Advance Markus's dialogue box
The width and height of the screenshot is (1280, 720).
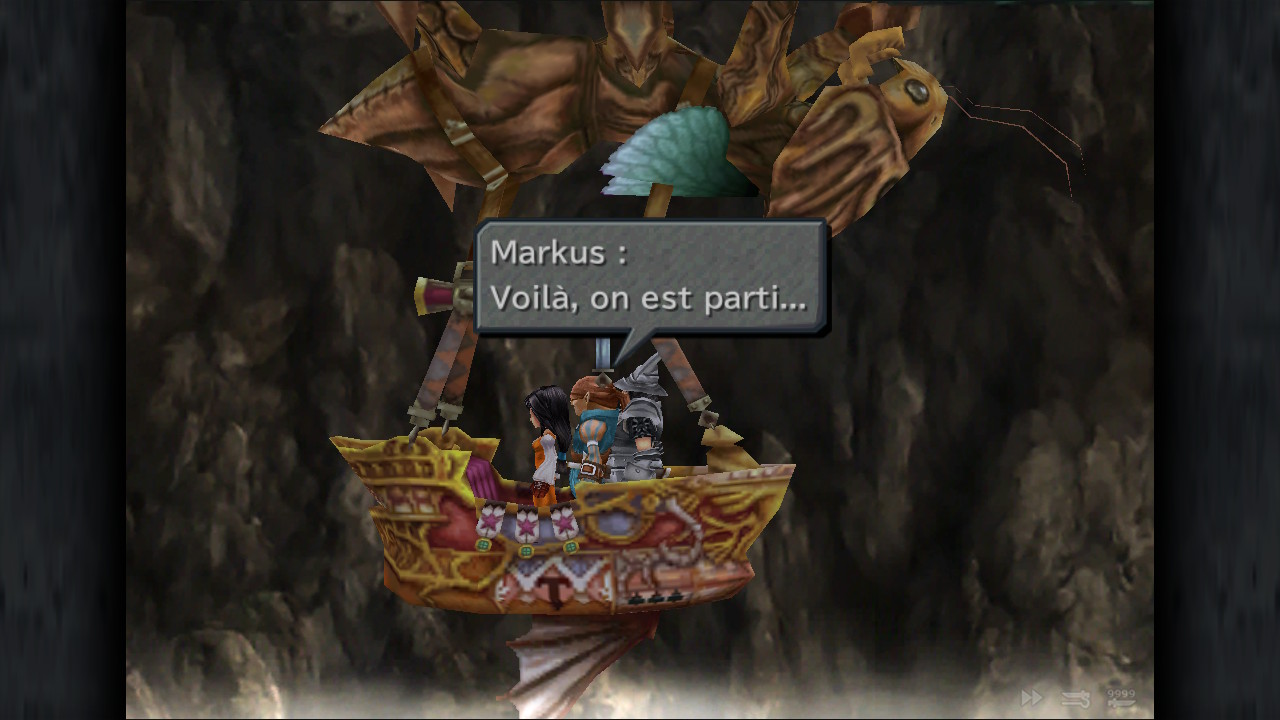(x=650, y=277)
